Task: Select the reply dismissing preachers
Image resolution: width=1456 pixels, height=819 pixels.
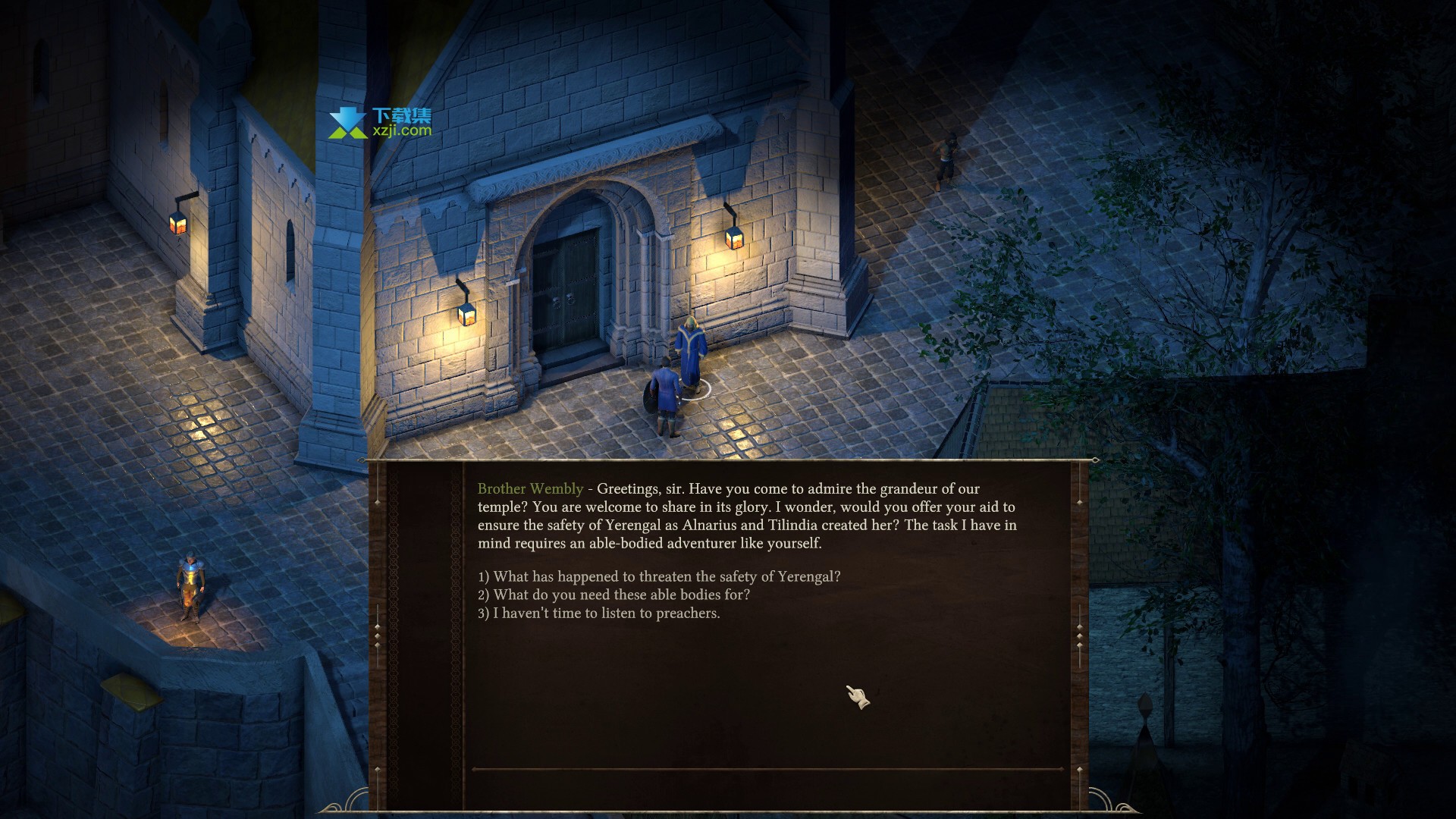Action: tap(598, 613)
